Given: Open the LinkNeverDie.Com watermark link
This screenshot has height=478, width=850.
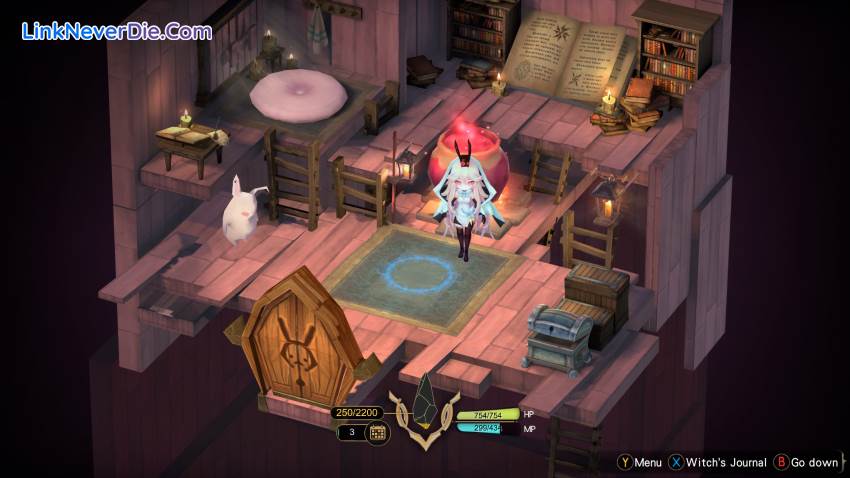Looking at the screenshot, I should click(117, 31).
